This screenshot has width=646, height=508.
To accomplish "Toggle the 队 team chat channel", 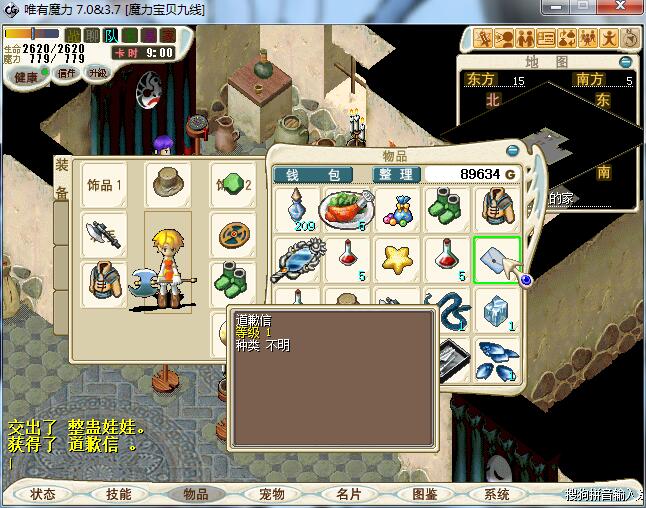I will point(111,36).
